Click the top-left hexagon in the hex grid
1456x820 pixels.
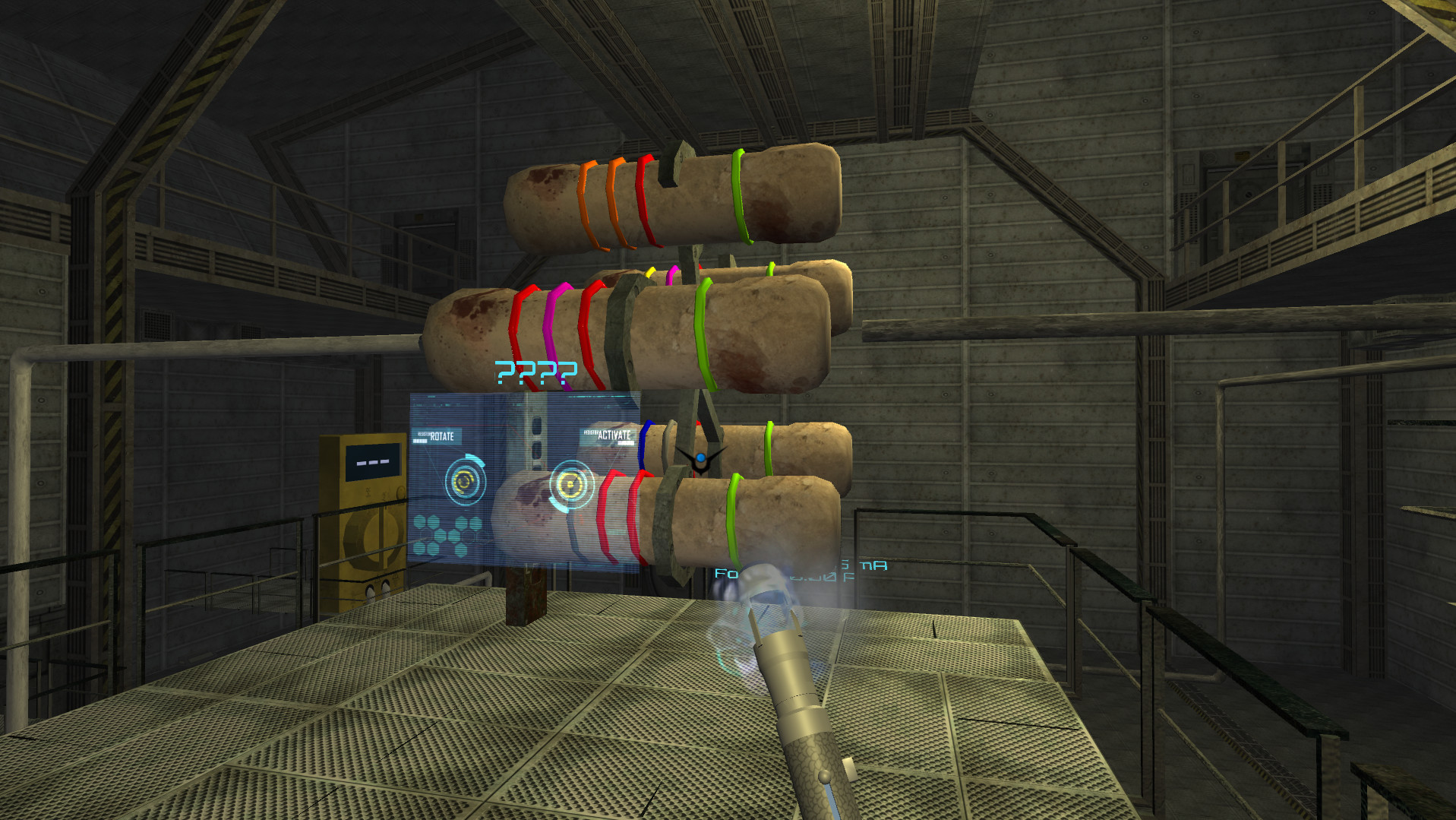(418, 522)
